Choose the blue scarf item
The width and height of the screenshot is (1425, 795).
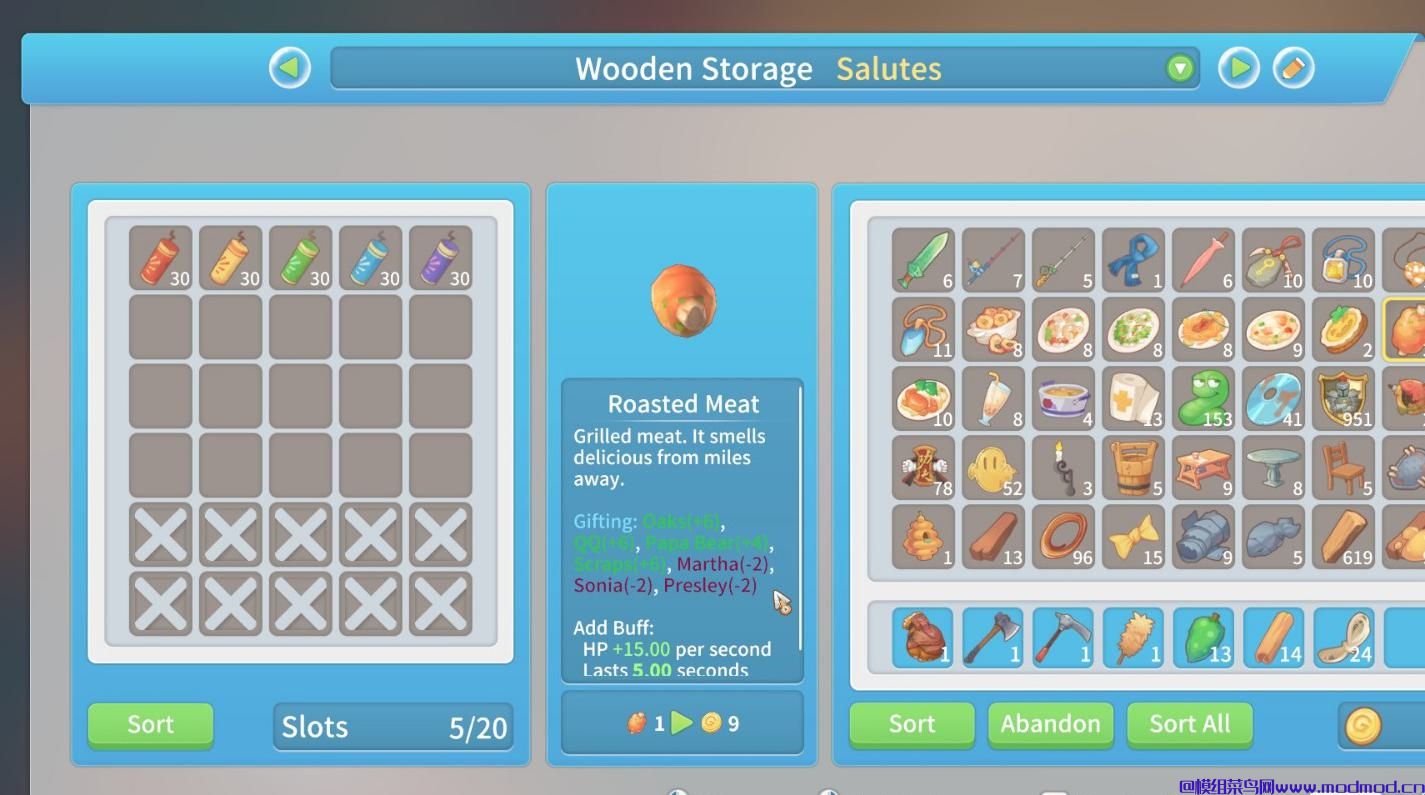tap(1133, 259)
